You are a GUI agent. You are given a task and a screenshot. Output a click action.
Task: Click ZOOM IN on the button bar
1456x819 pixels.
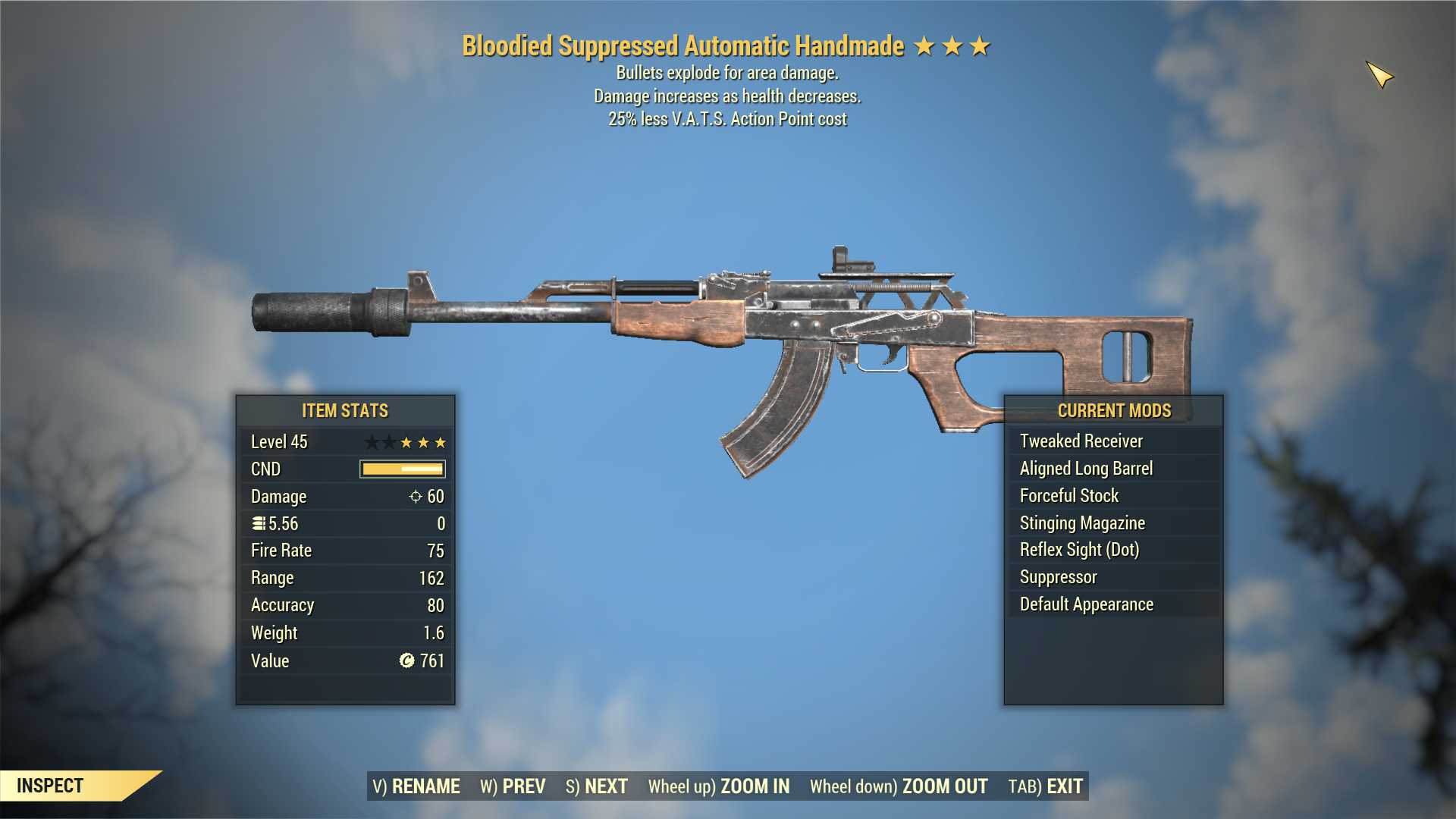pos(718,786)
